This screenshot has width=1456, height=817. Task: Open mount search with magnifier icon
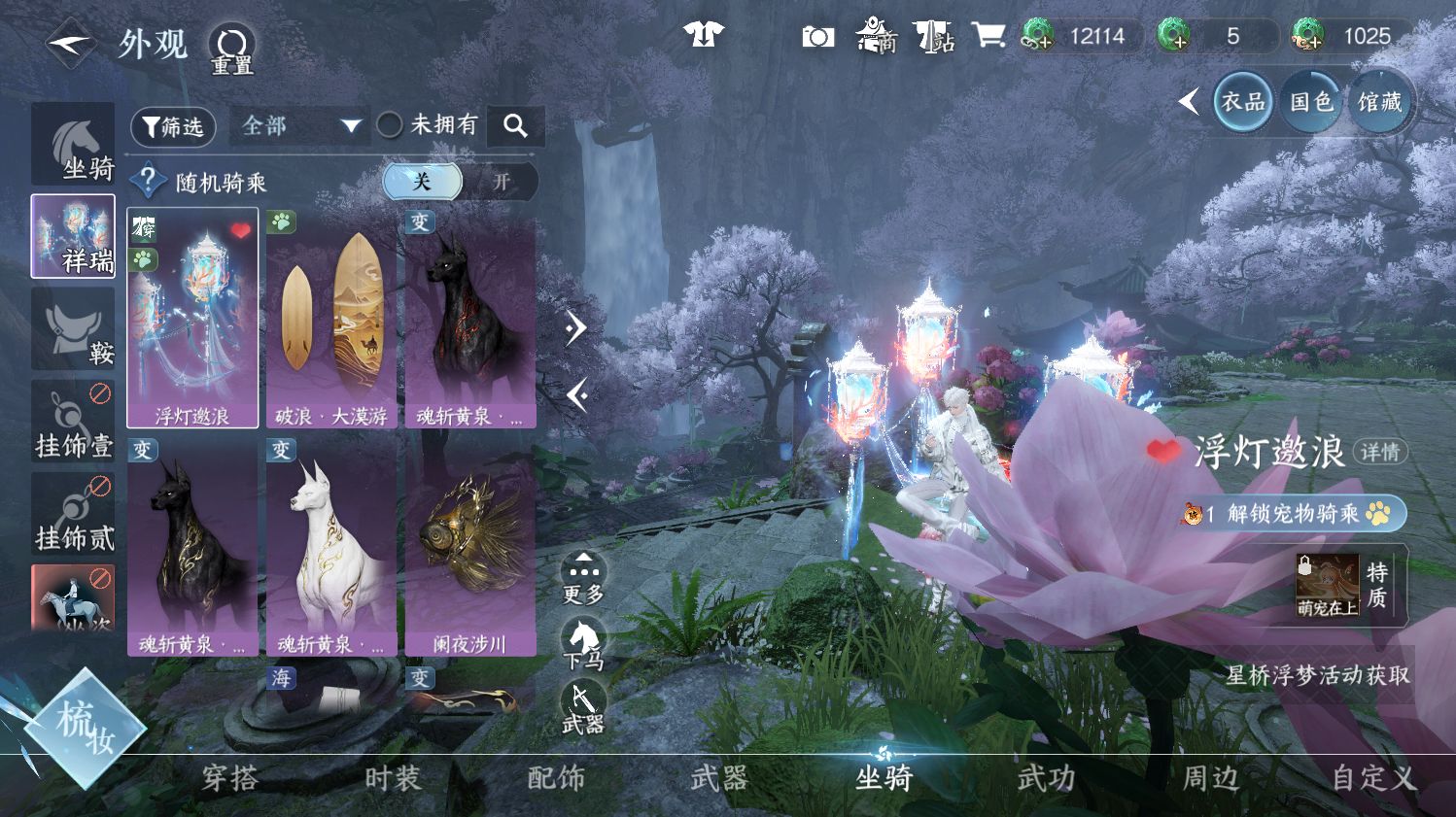tap(515, 125)
